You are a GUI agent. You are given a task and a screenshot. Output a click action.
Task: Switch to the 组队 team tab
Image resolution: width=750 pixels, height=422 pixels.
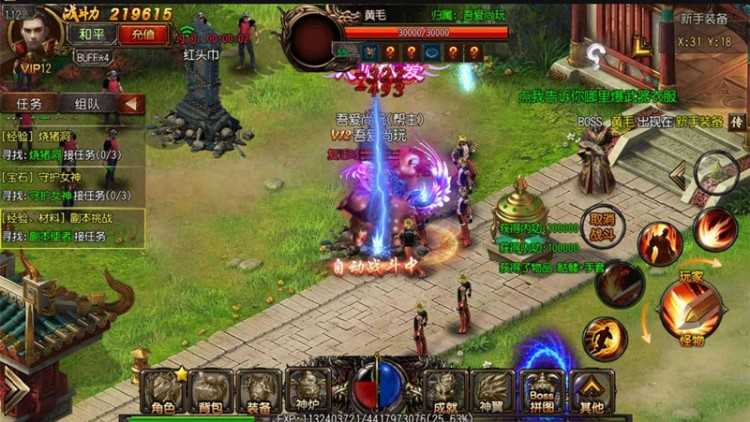click(x=86, y=104)
